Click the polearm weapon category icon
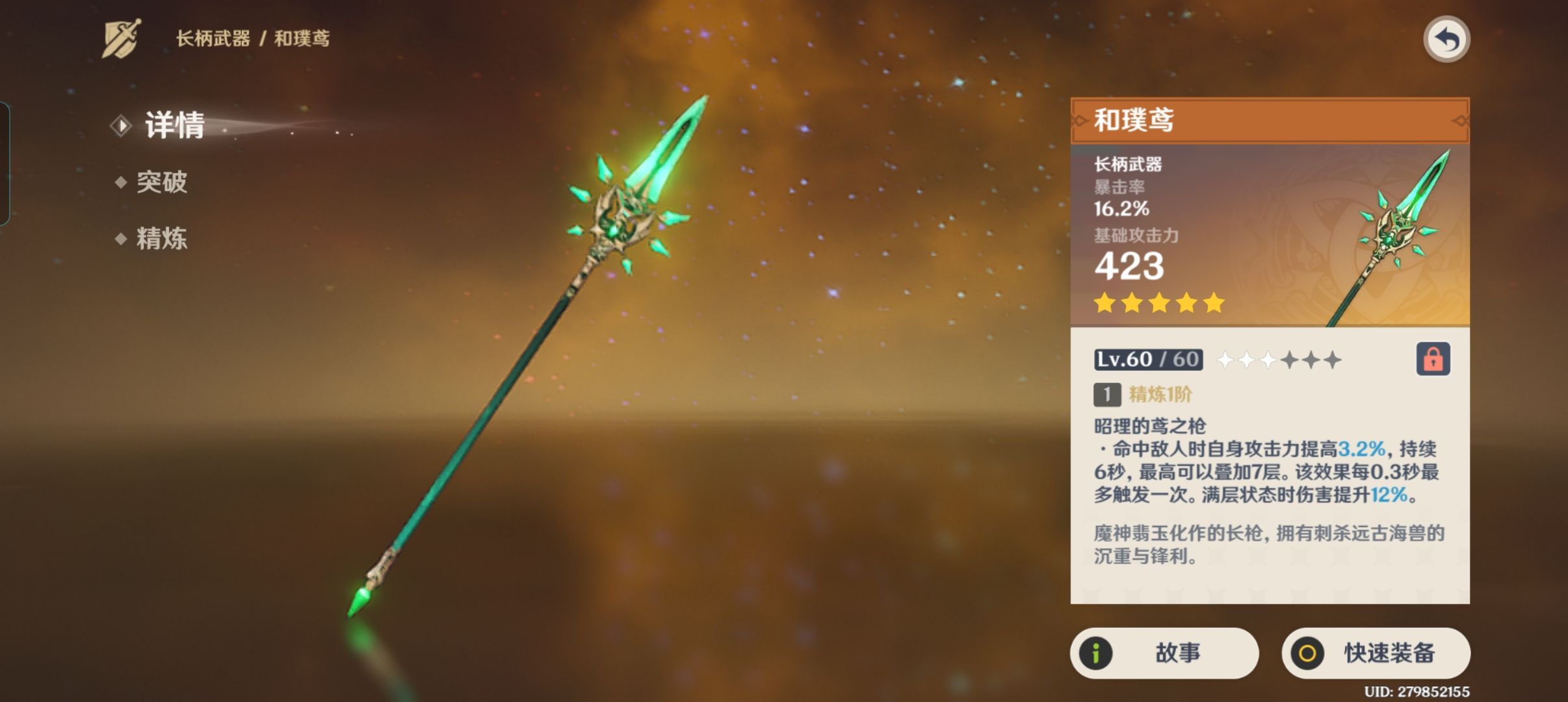 coord(122,39)
